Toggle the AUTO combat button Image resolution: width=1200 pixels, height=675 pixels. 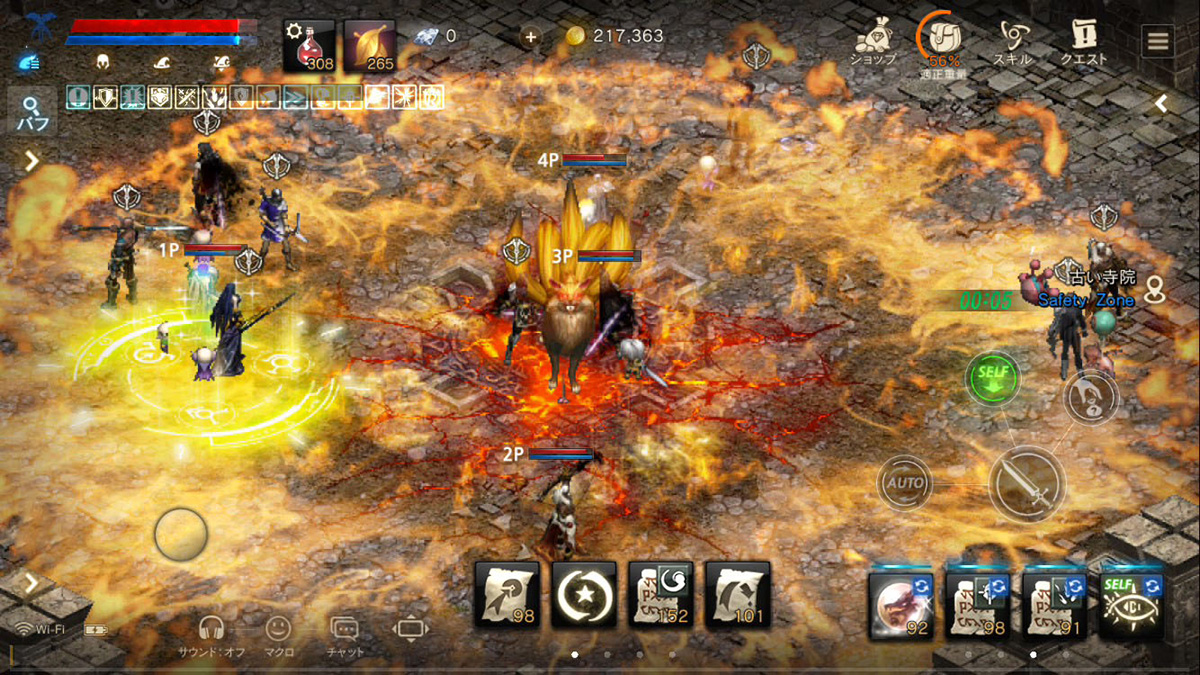tap(904, 484)
